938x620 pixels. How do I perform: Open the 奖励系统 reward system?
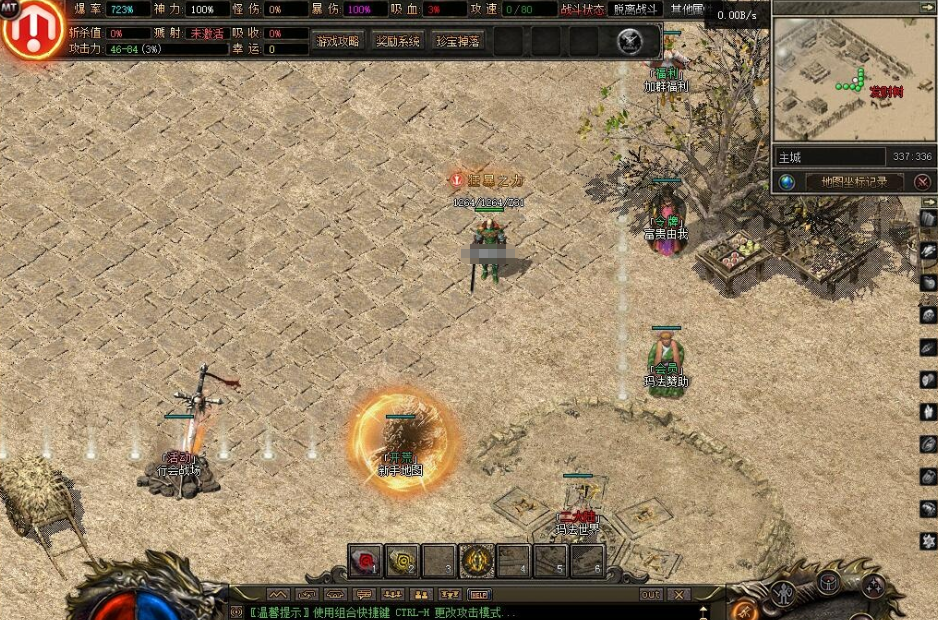pyautogui.click(x=397, y=41)
